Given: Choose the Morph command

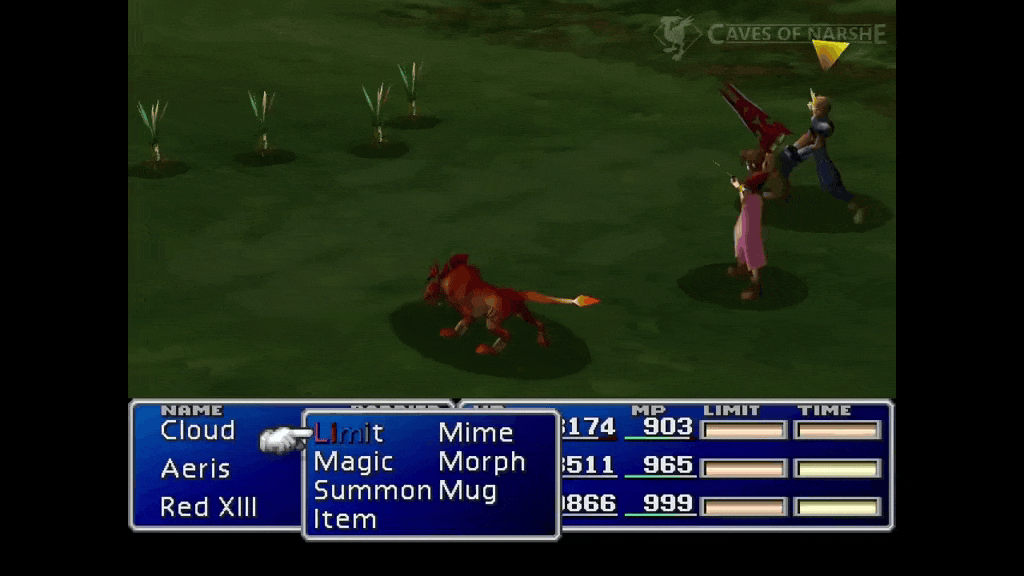Looking at the screenshot, I should 481,462.
